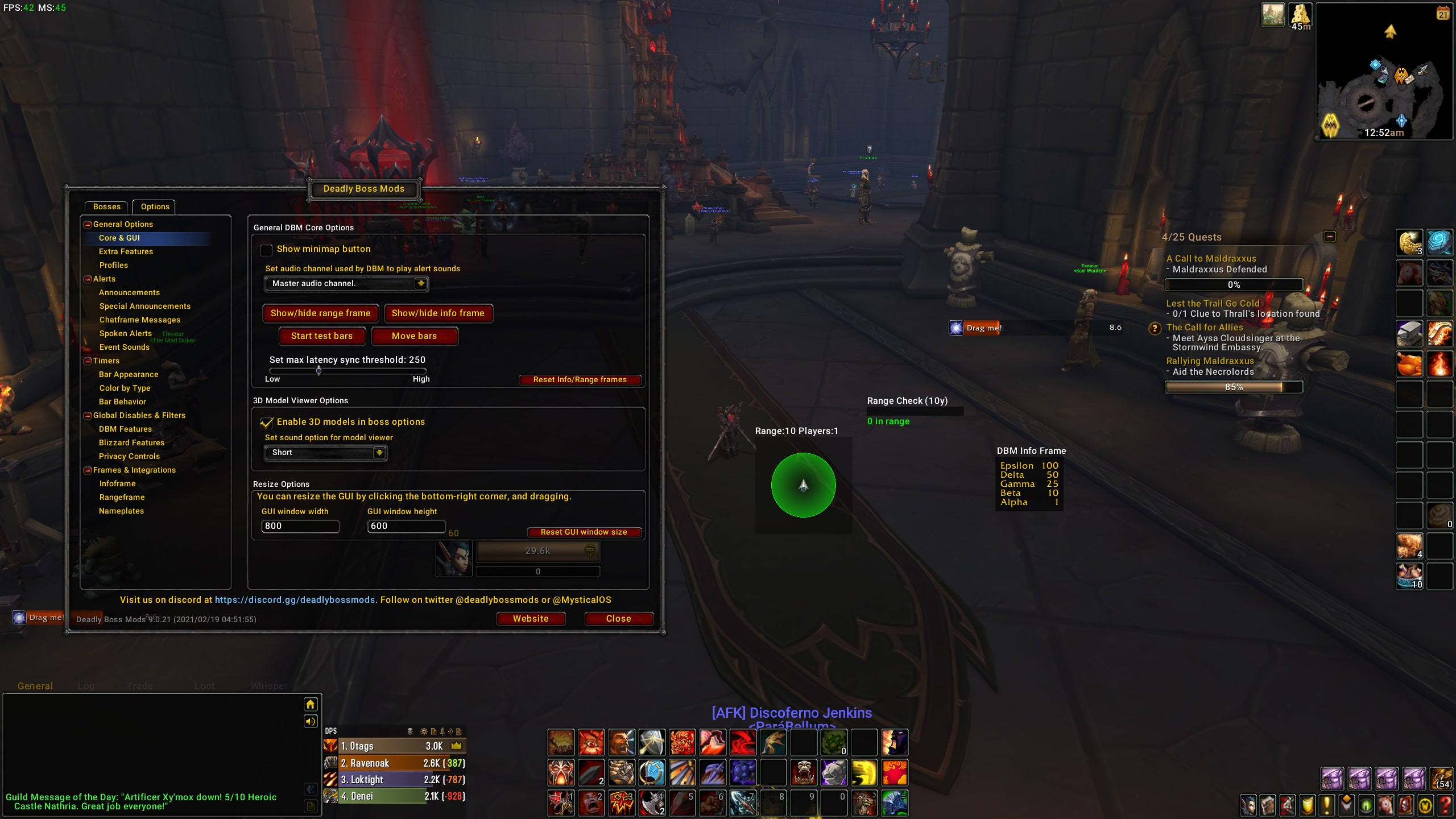The width and height of the screenshot is (1456, 819).
Task: Use the roasted chicken food item
Action: tap(1409, 363)
